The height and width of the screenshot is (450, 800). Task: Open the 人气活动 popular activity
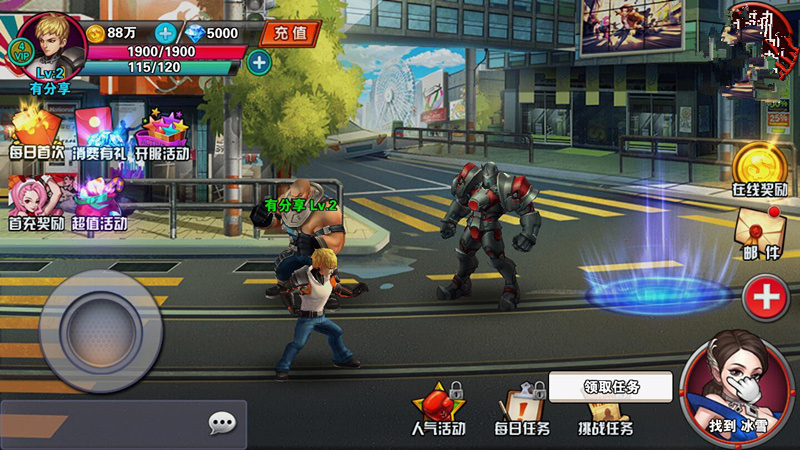point(438,408)
